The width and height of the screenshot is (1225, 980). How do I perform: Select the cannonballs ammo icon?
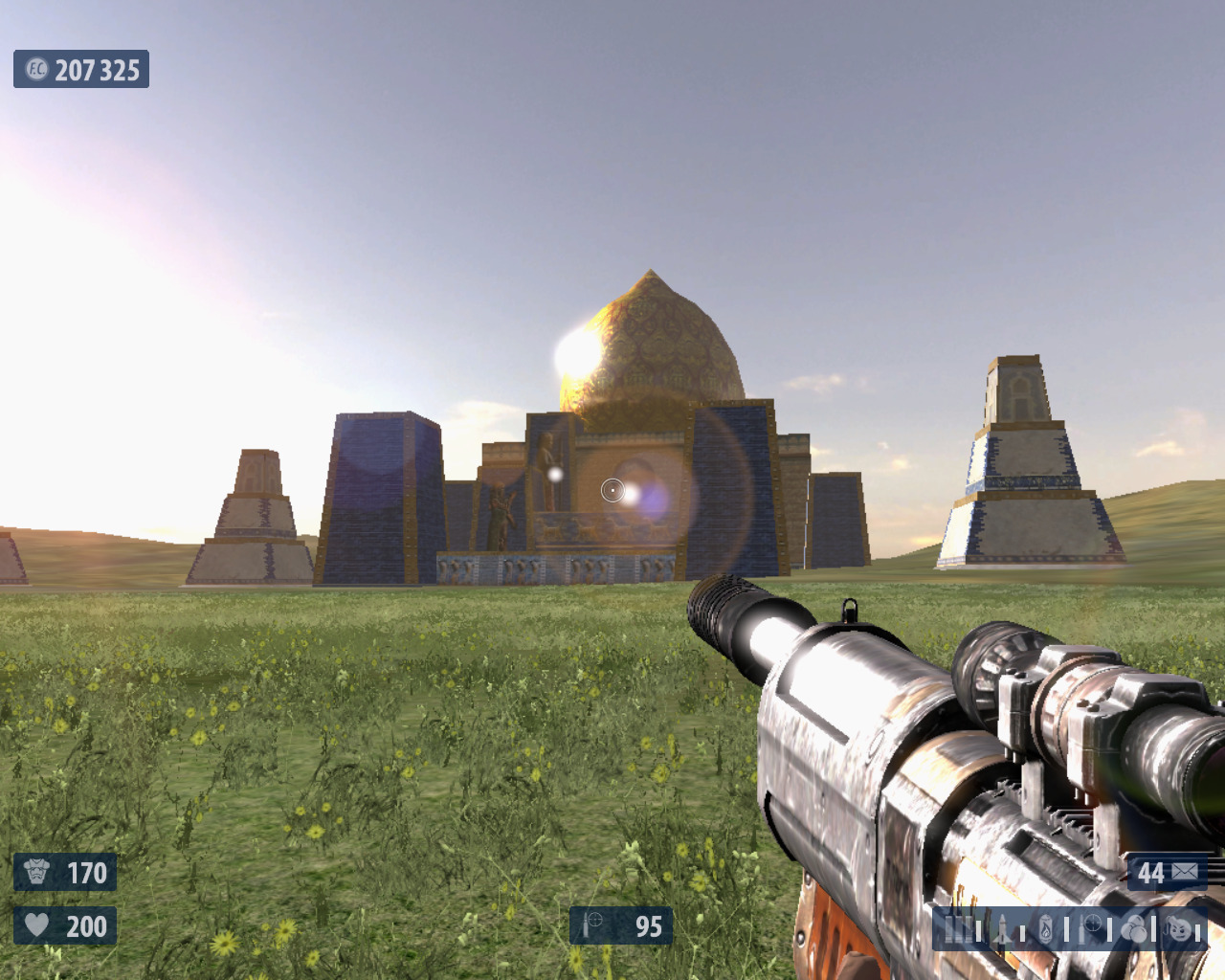tap(1134, 928)
